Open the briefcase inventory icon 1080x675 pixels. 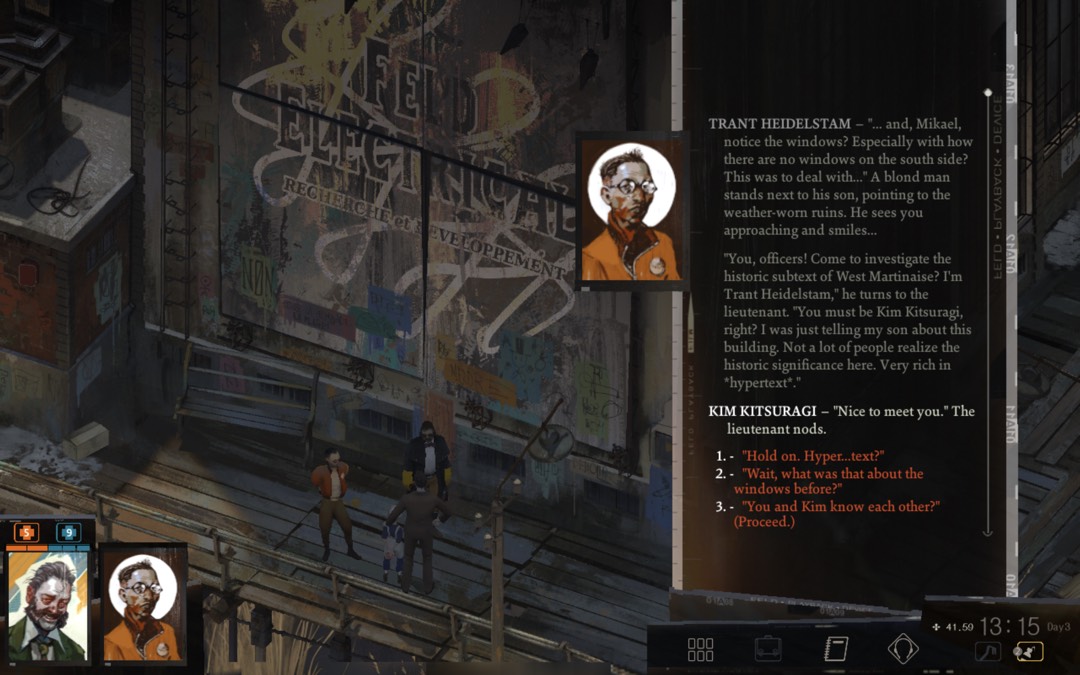pyautogui.click(x=768, y=650)
